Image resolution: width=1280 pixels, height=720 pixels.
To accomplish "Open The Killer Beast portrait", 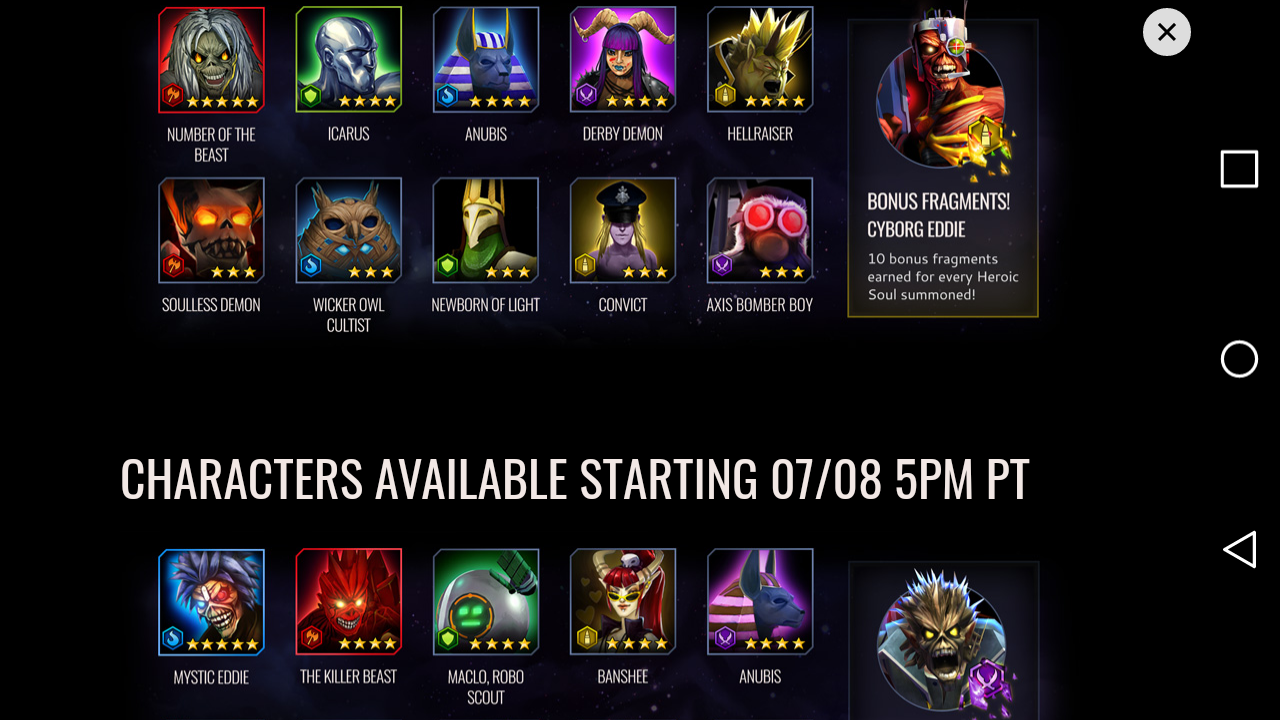I will (x=348, y=602).
